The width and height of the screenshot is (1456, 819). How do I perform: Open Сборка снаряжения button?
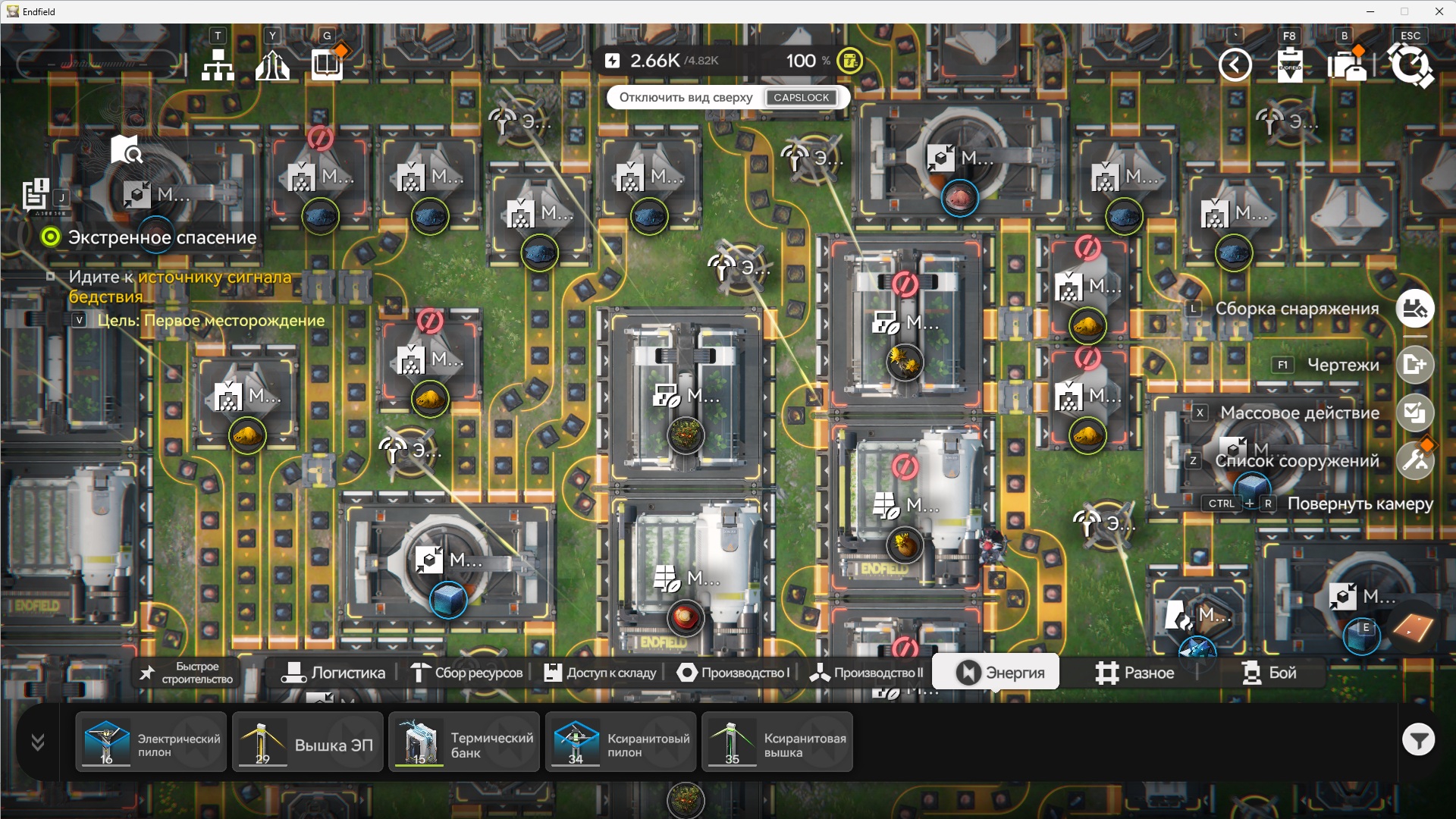point(1415,309)
